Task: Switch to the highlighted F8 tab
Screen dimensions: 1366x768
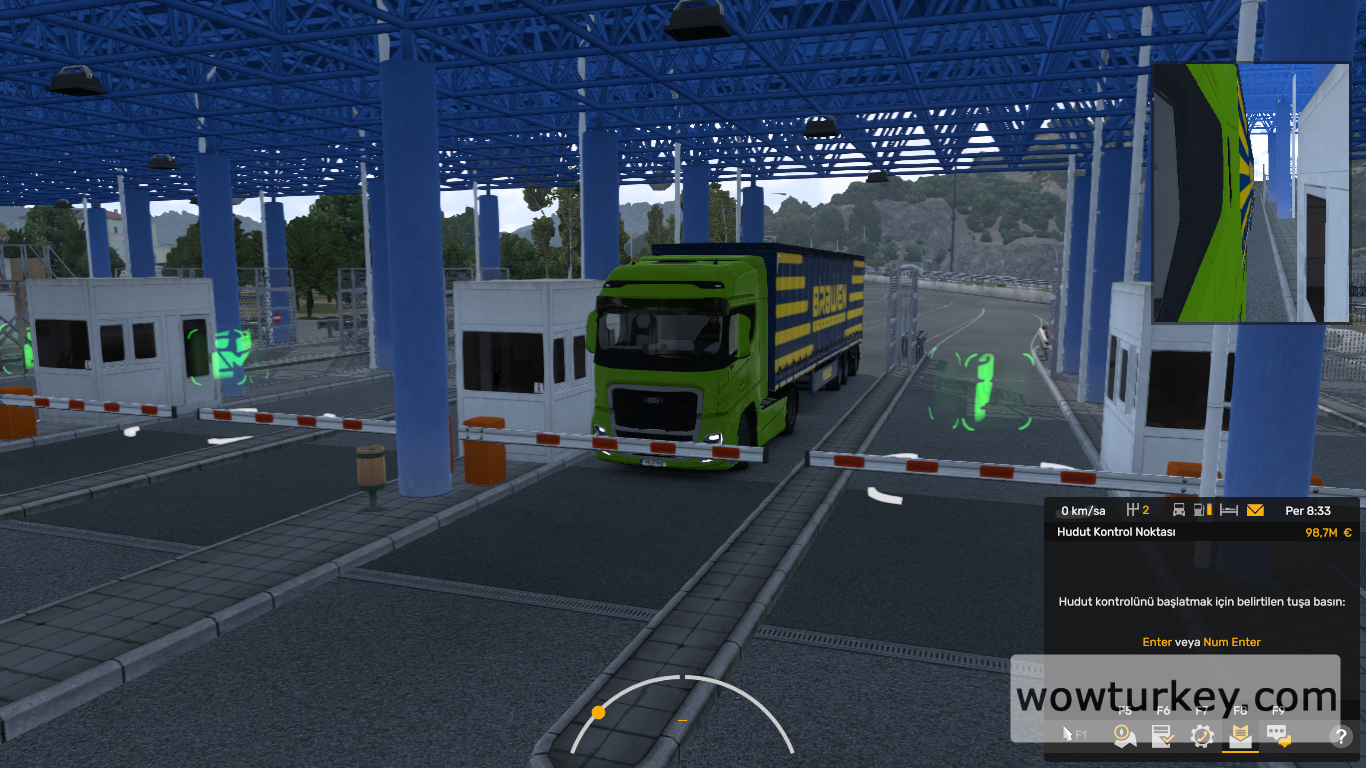Action: point(1240,735)
